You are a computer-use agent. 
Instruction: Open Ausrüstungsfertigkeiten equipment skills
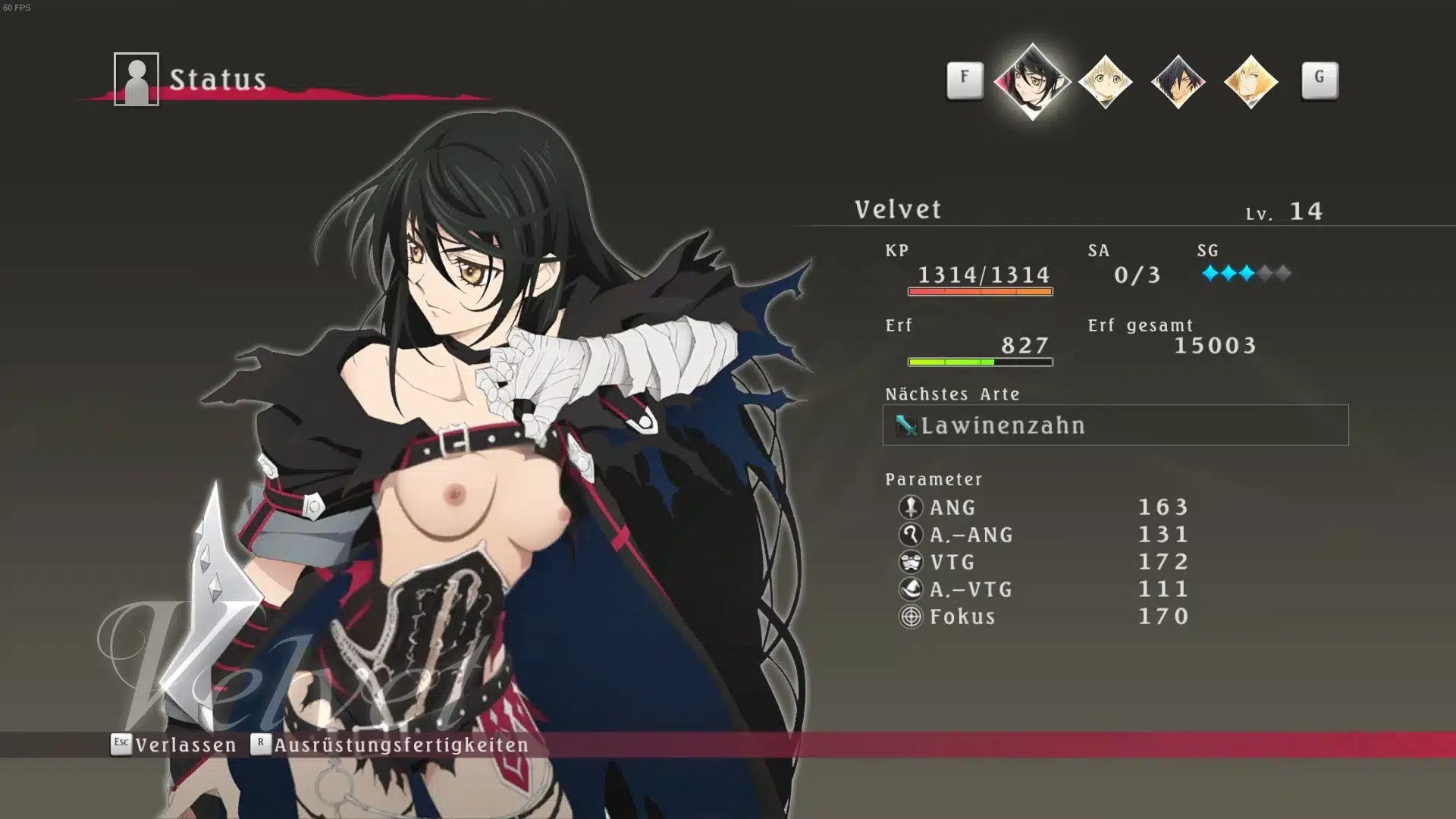[x=391, y=745]
